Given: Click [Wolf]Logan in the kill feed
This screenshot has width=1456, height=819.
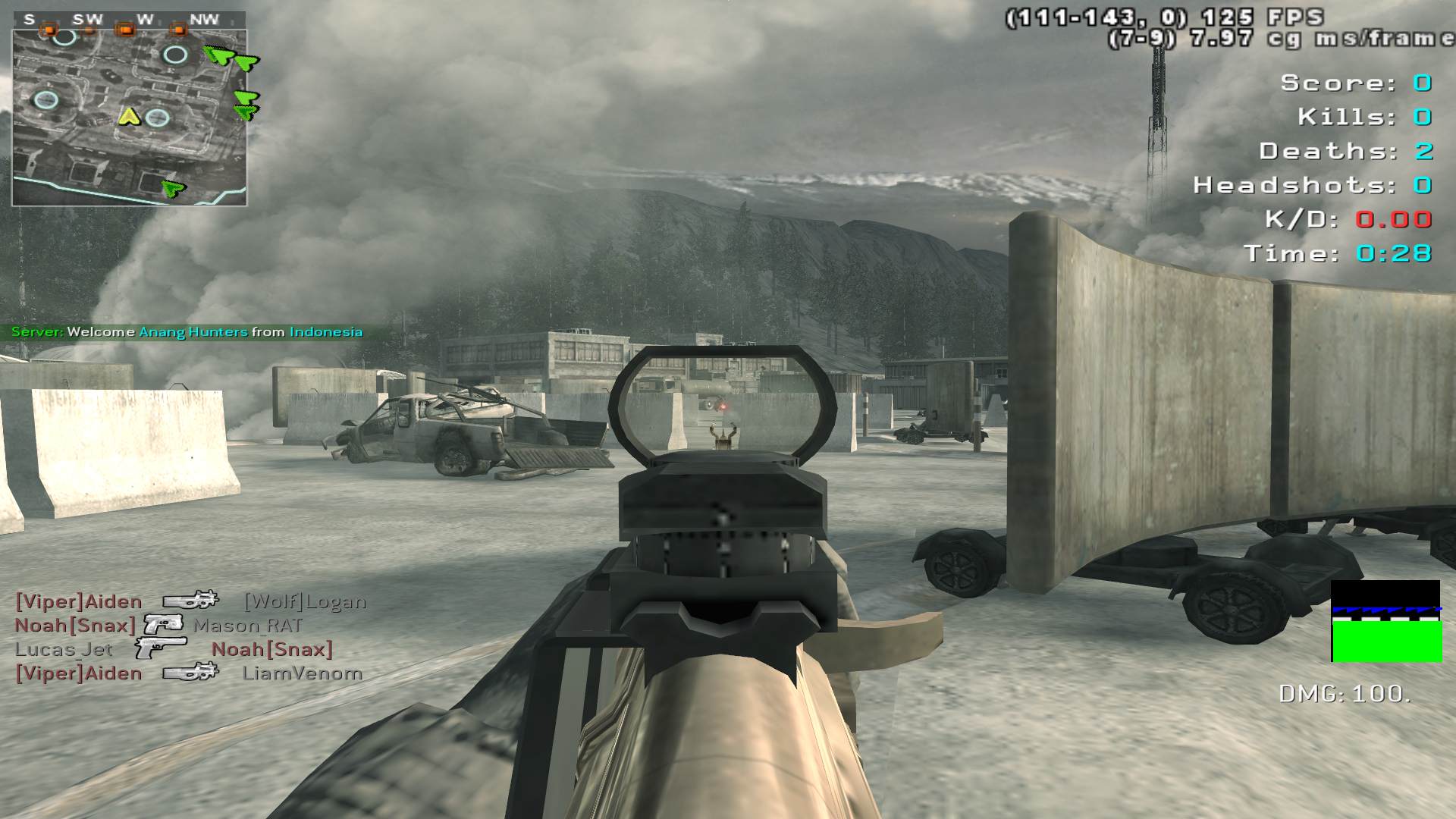Looking at the screenshot, I should pyautogui.click(x=305, y=602).
